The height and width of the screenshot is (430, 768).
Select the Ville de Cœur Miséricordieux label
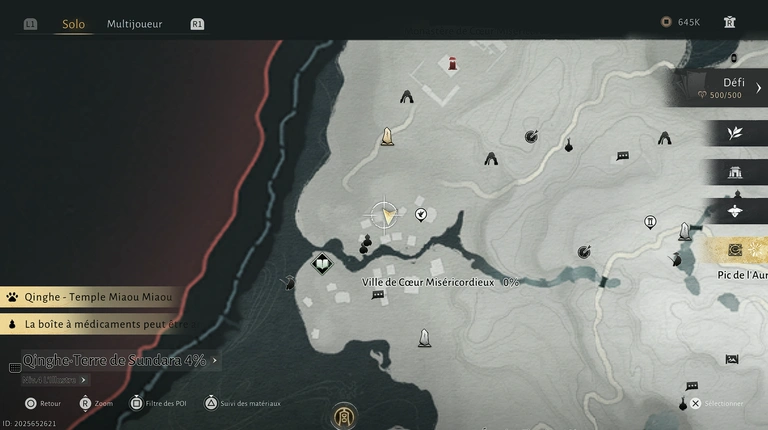[x=440, y=282]
